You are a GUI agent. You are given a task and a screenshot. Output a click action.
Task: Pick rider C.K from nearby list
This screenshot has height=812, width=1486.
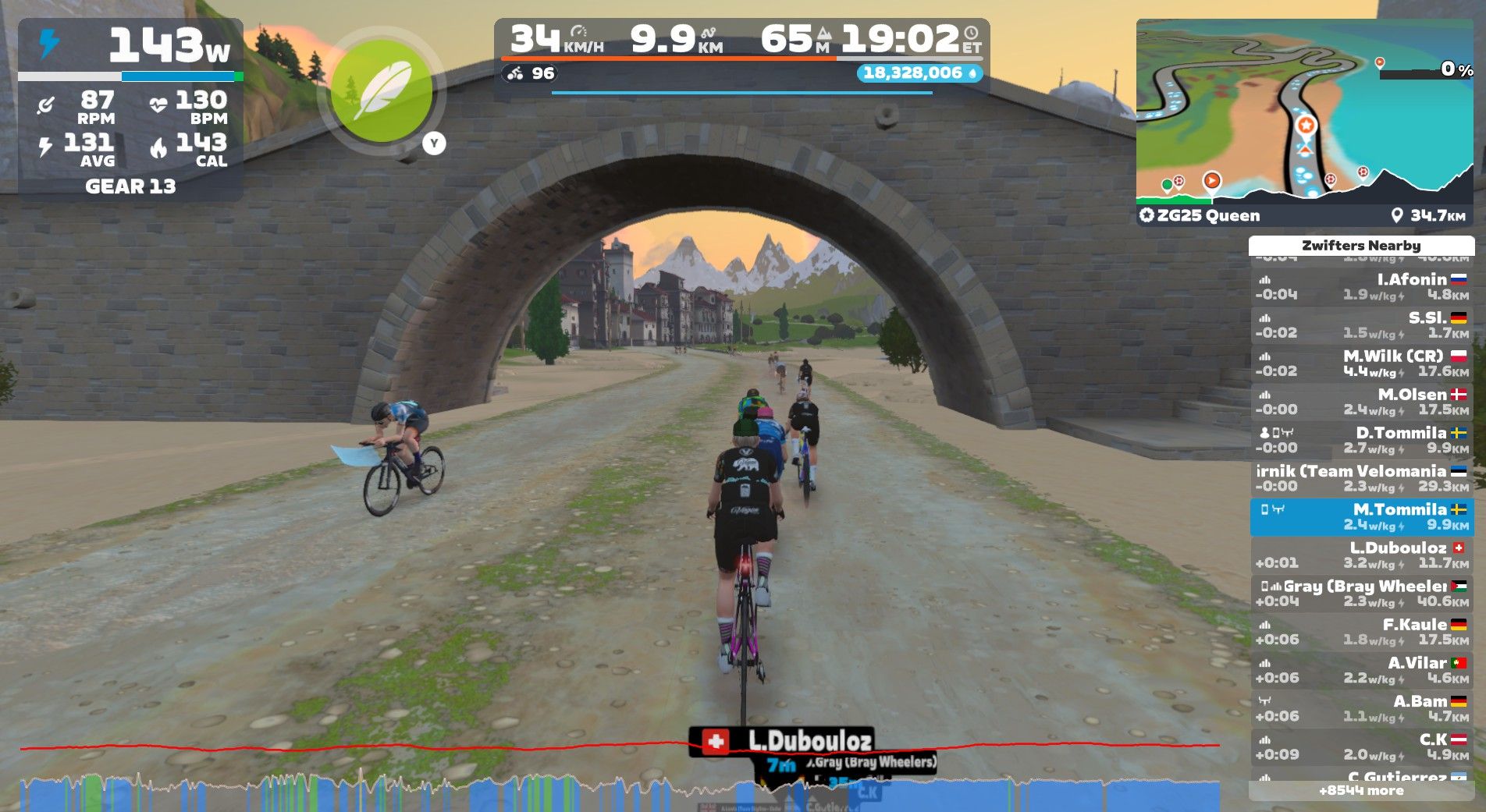pos(1361,746)
